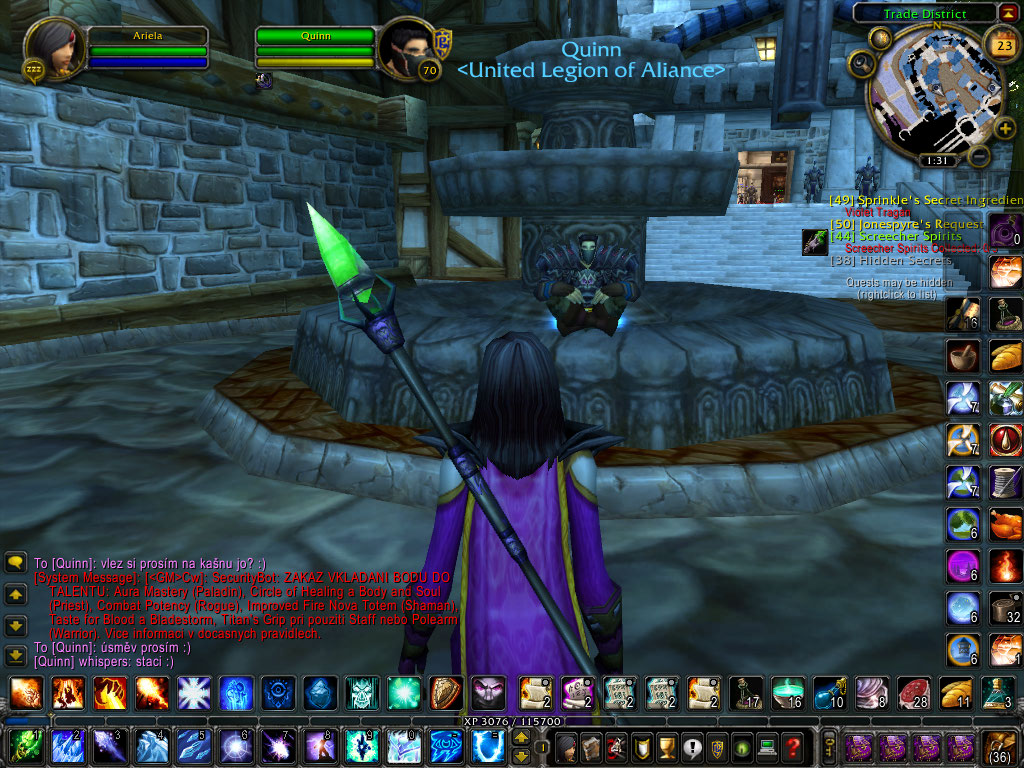
Task: Use the Screecher Spirits quest item icon
Action: [x=814, y=242]
